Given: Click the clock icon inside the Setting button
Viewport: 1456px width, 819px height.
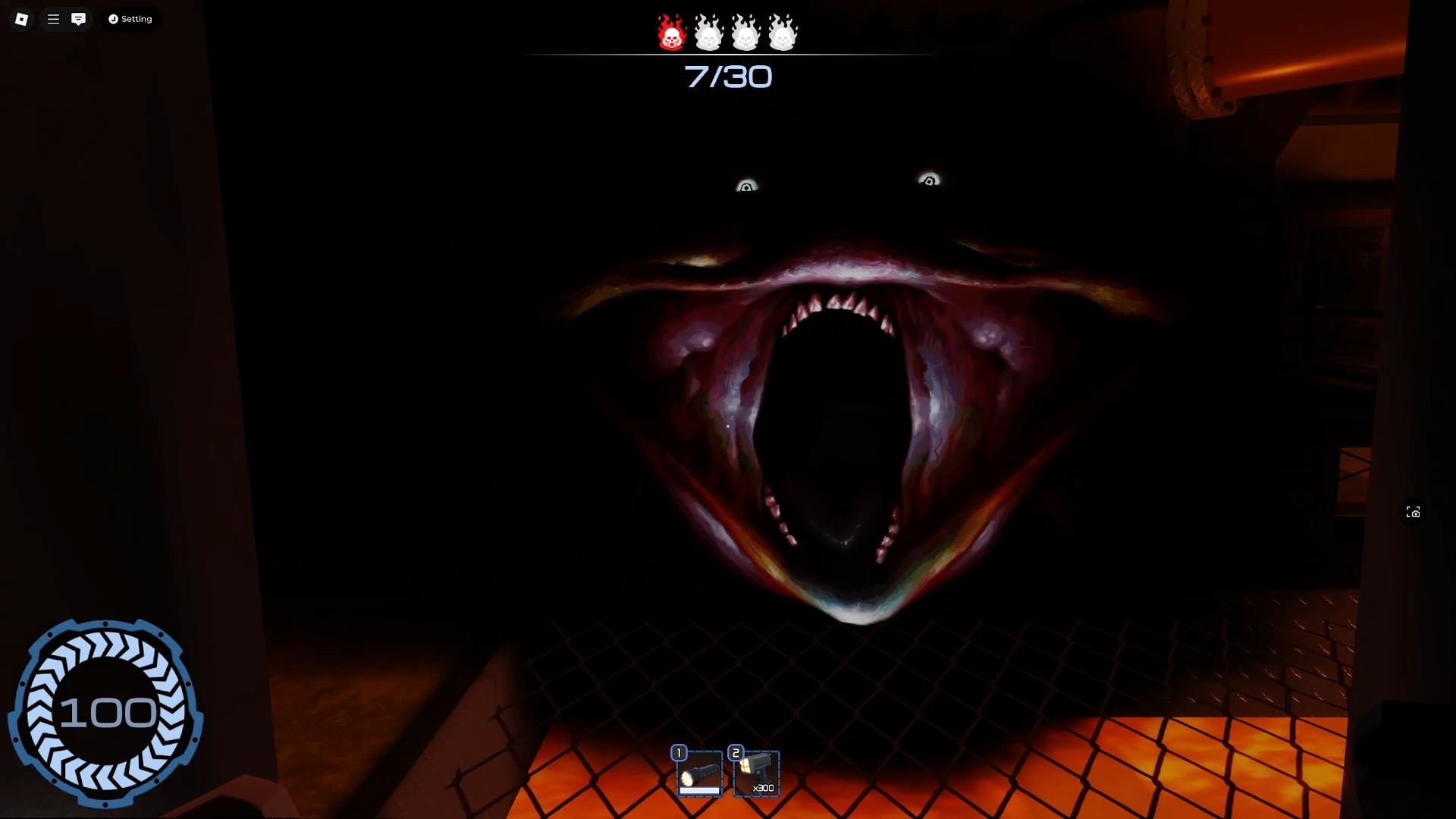Looking at the screenshot, I should click(112, 19).
